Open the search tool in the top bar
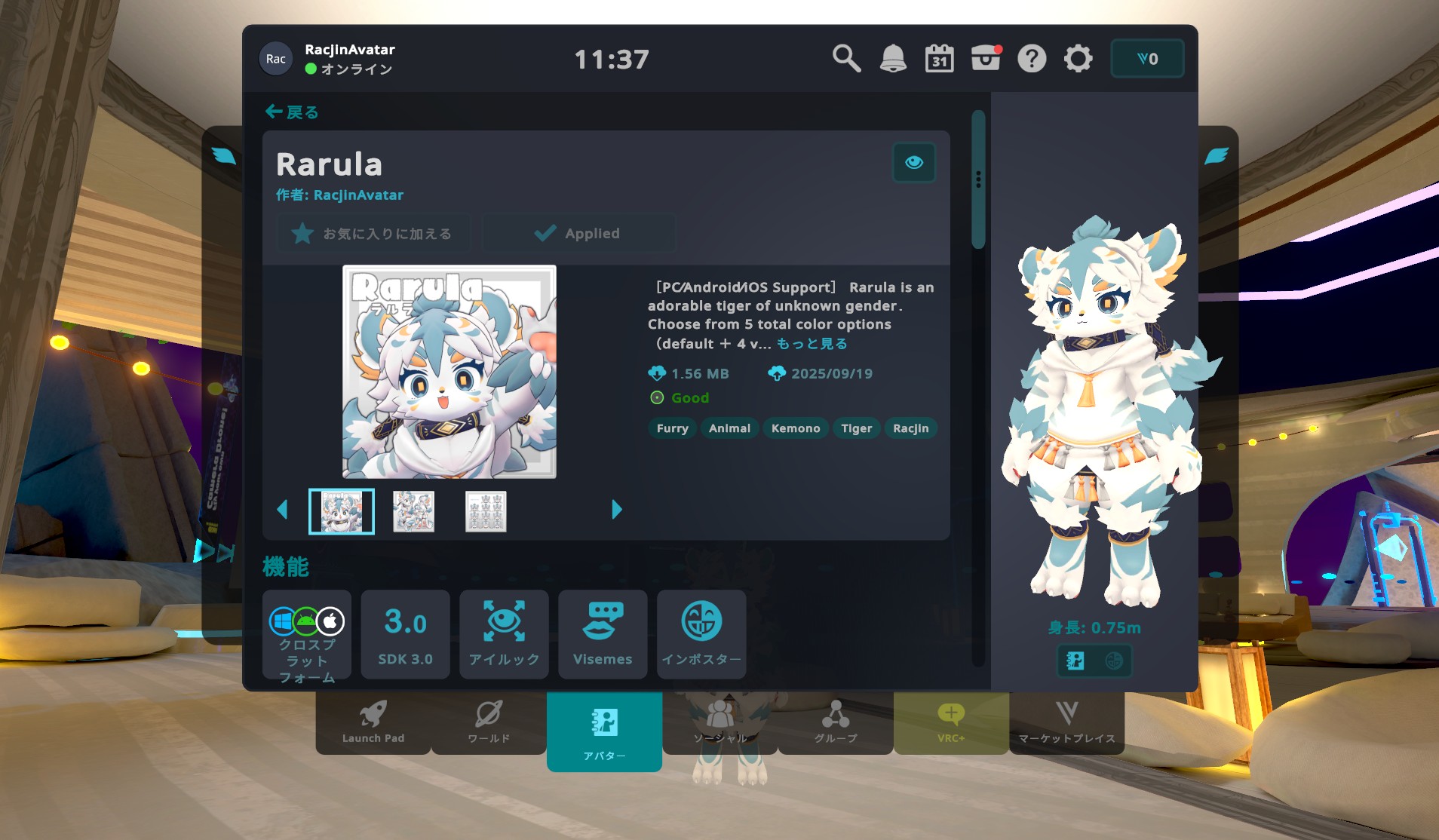The height and width of the screenshot is (840, 1439). coord(846,57)
